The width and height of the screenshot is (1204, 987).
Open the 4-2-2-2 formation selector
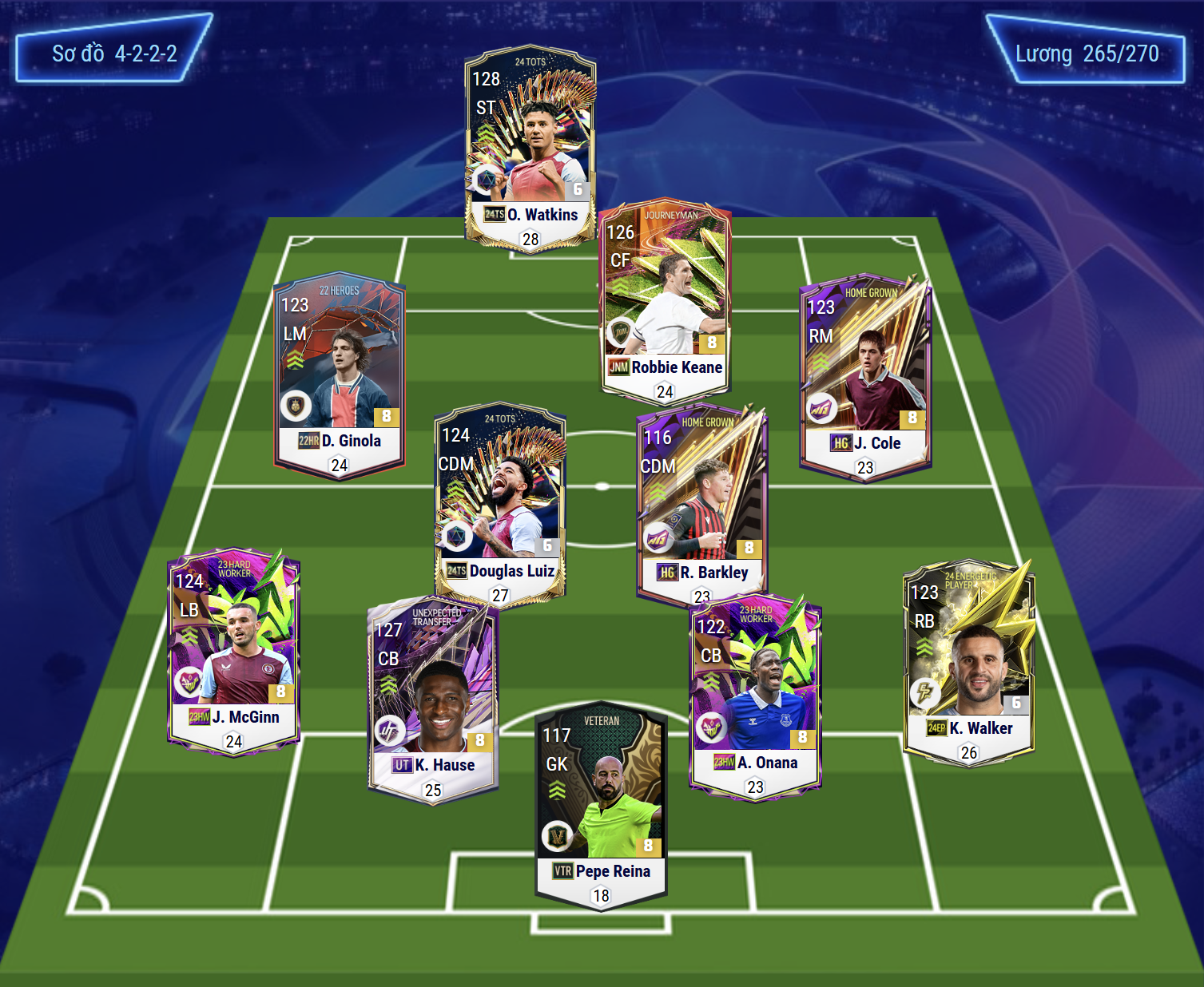point(114,54)
